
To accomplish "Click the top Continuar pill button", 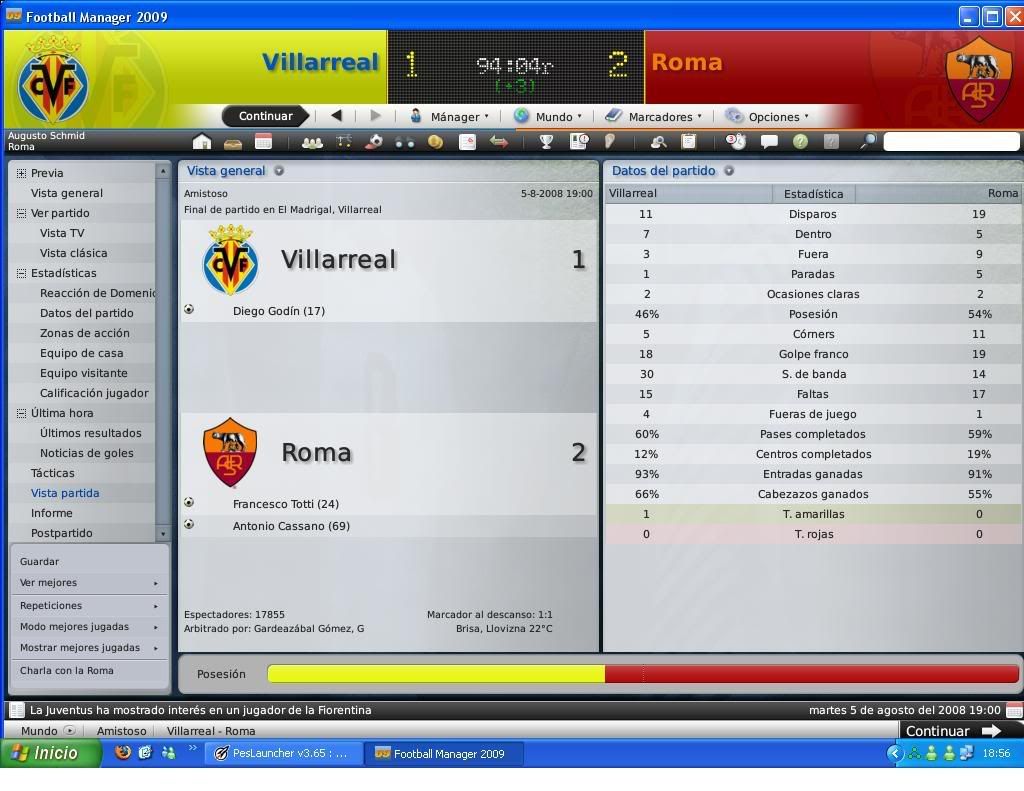I will pyautogui.click(x=265, y=116).
